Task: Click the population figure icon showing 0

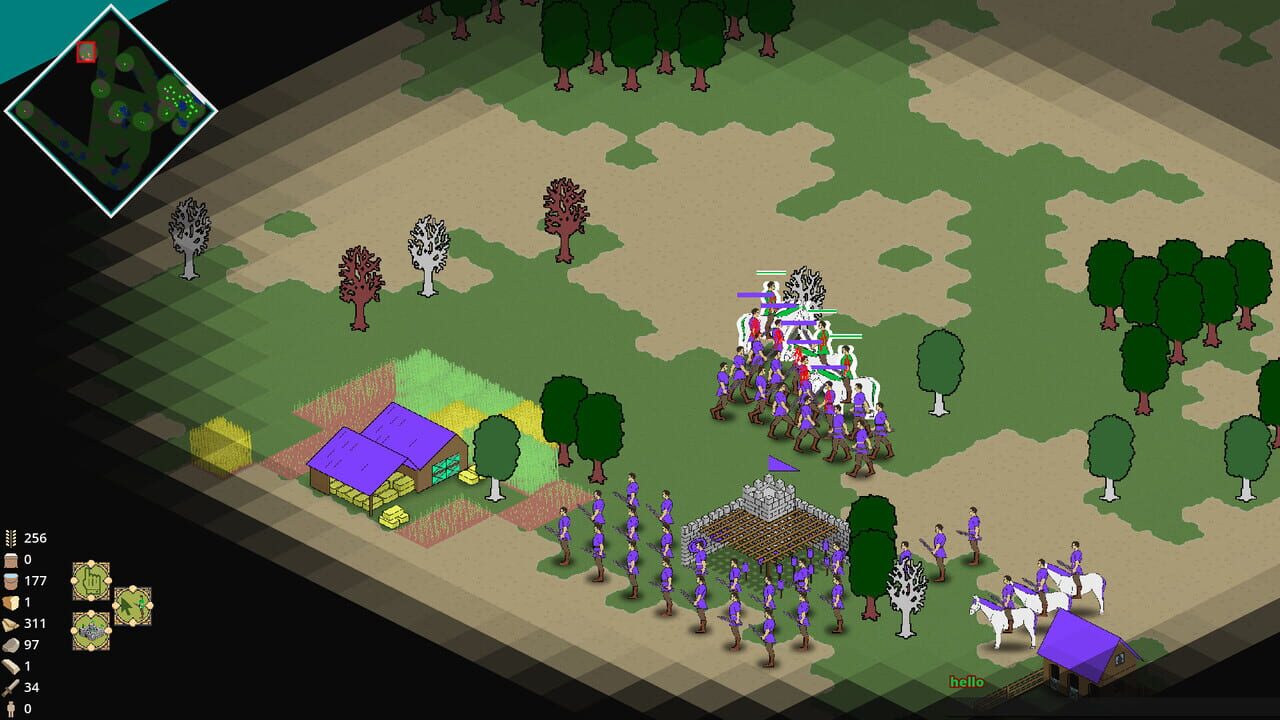Action: coord(10,708)
